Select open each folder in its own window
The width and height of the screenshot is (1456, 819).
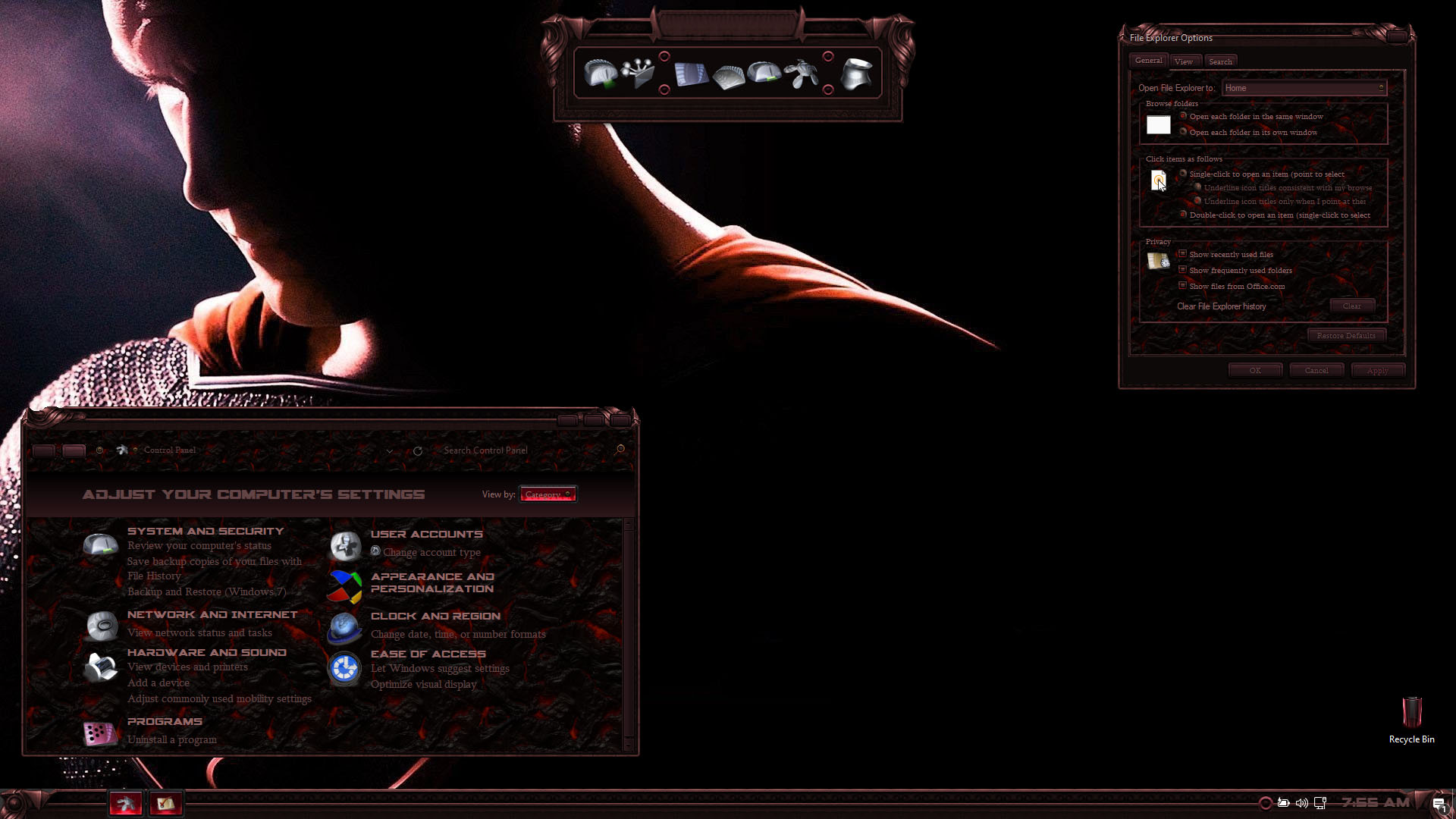(1183, 132)
